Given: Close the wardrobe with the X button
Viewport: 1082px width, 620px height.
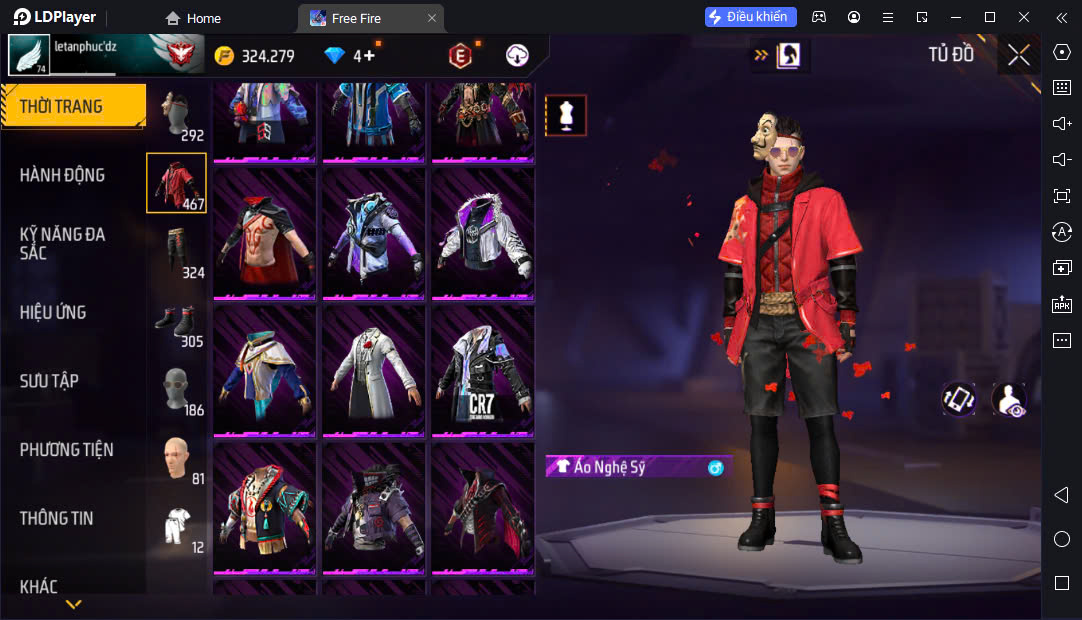Looking at the screenshot, I should (x=1018, y=55).
